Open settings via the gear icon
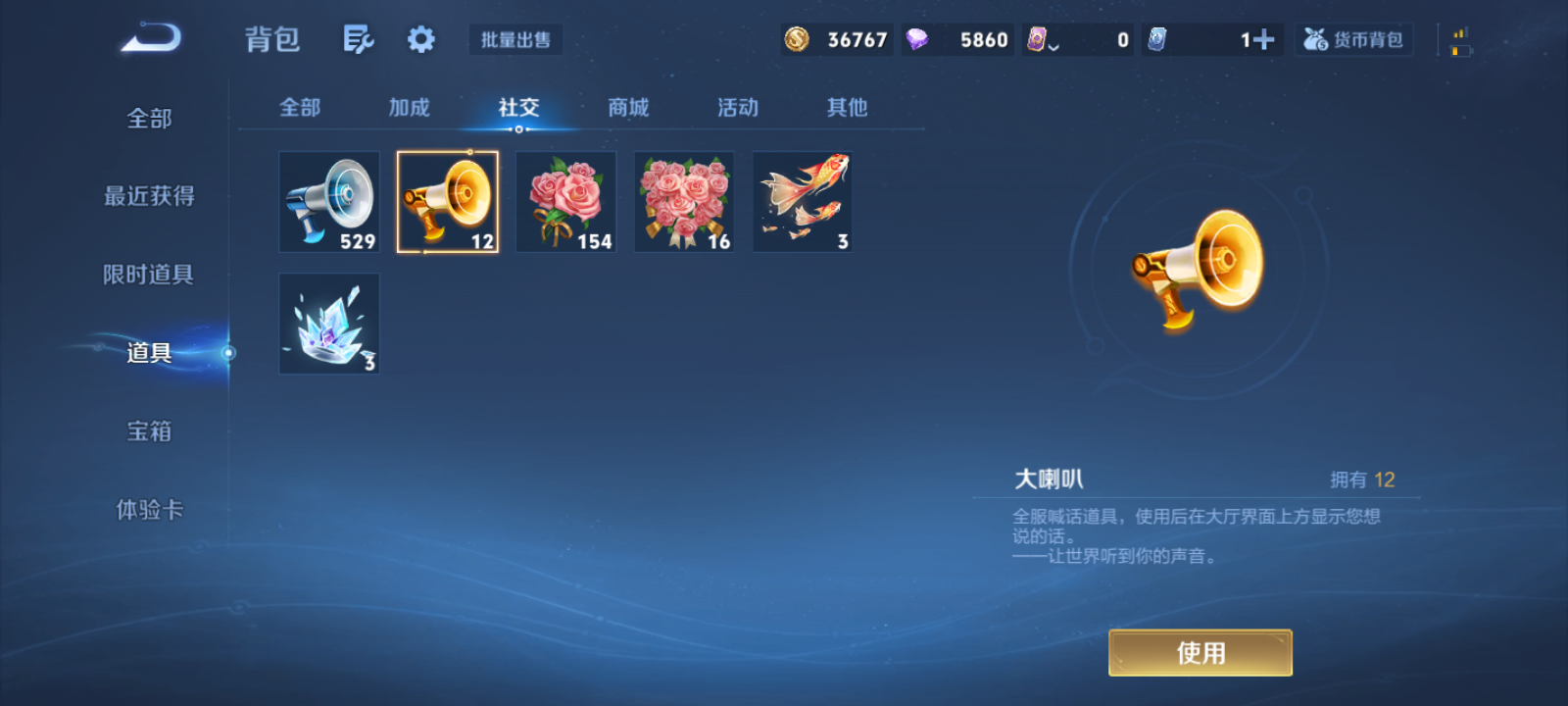Screen dimensions: 1568x706 [420, 37]
